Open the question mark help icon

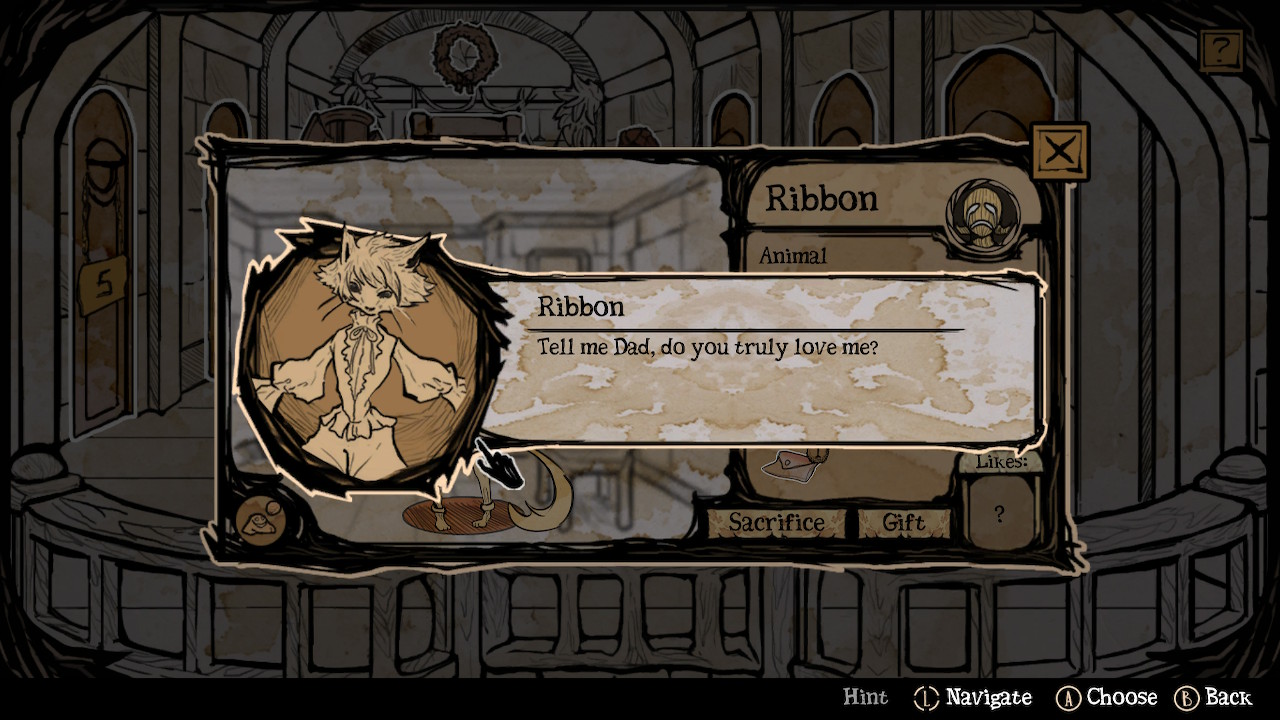(1221, 50)
